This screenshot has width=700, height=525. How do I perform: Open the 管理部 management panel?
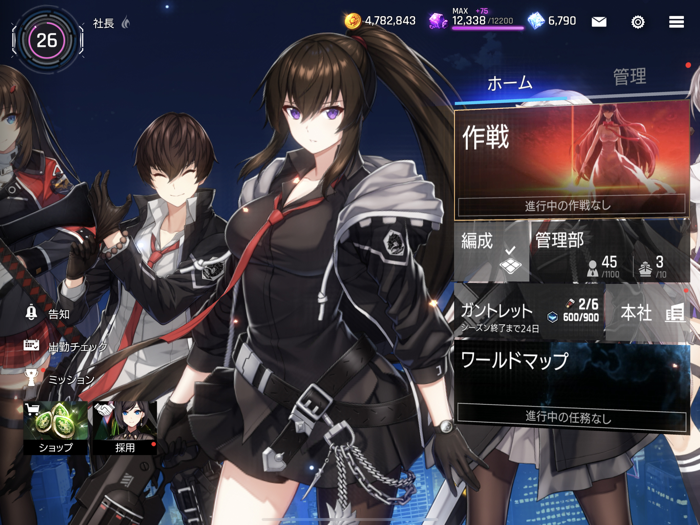pos(612,253)
